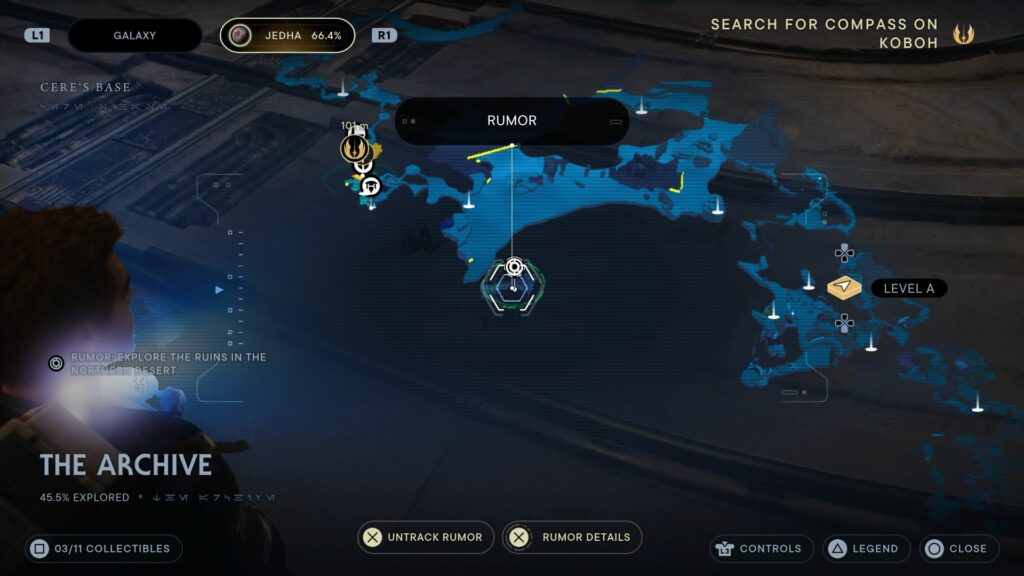The width and height of the screenshot is (1024, 576).
Task: Click the rumor marker on the map
Action: (514, 267)
